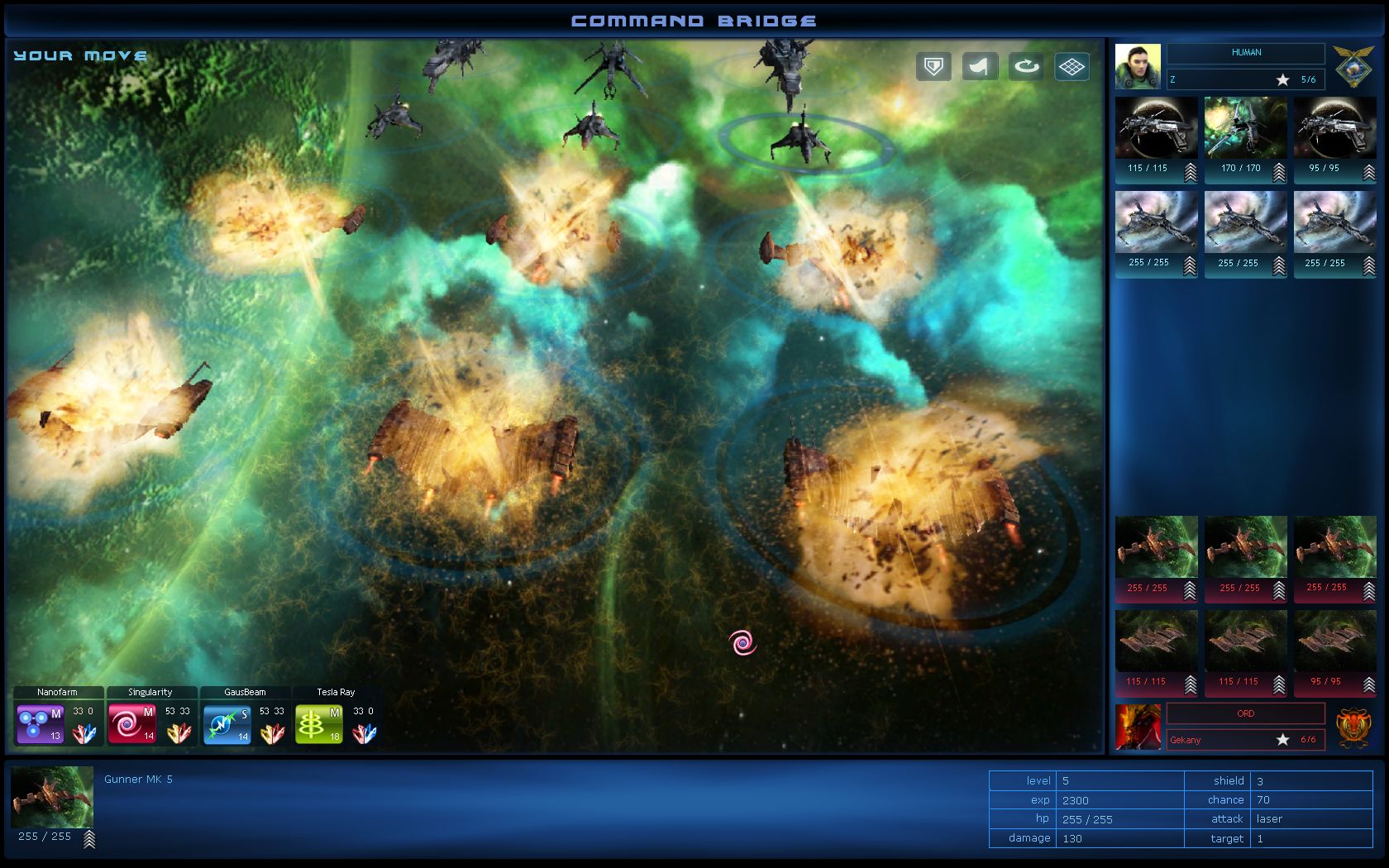The image size is (1389, 868).
Task: Click the turn repeat icon
Action: point(1026,66)
